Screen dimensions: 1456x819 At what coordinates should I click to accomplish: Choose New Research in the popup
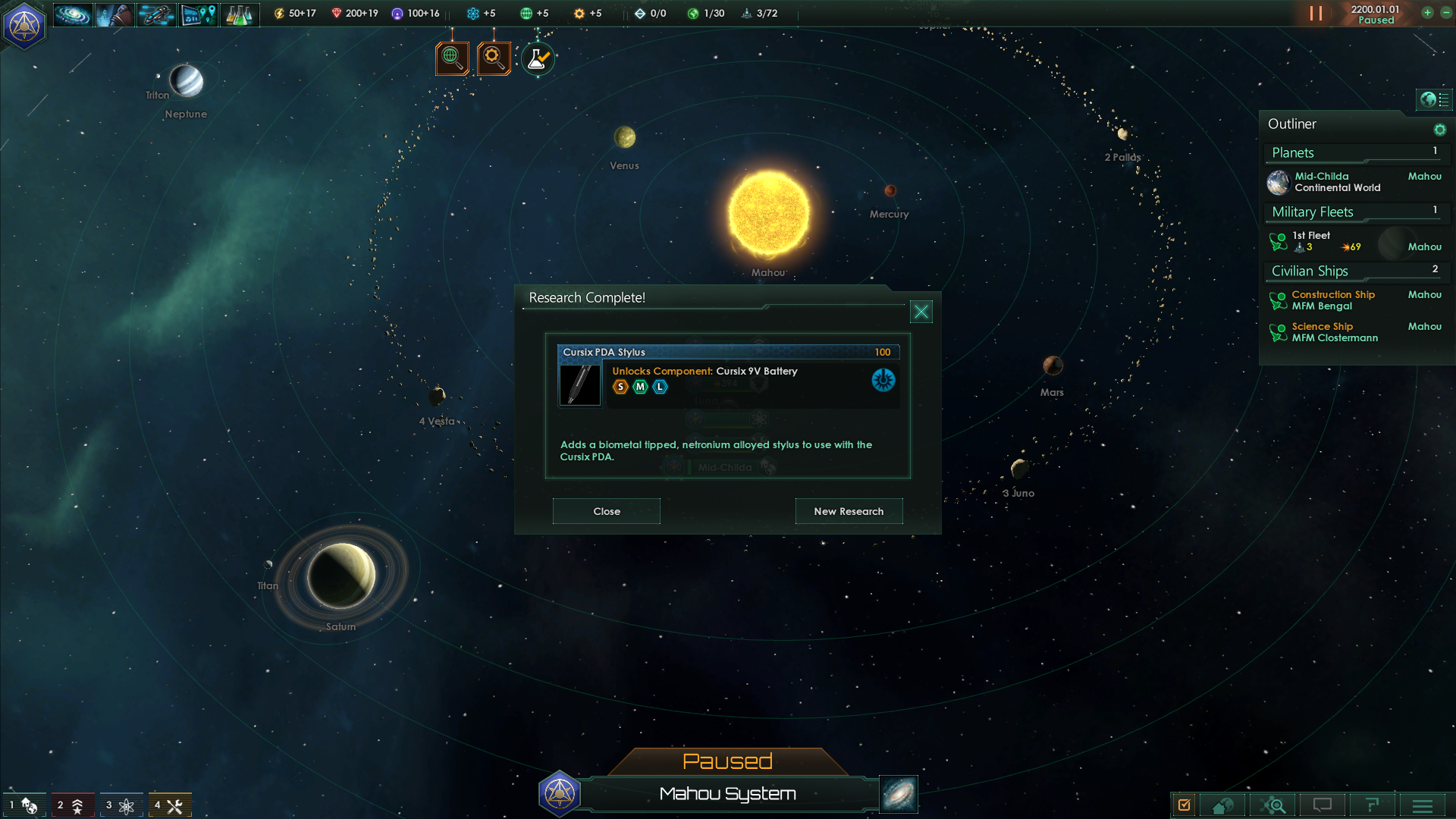point(849,511)
